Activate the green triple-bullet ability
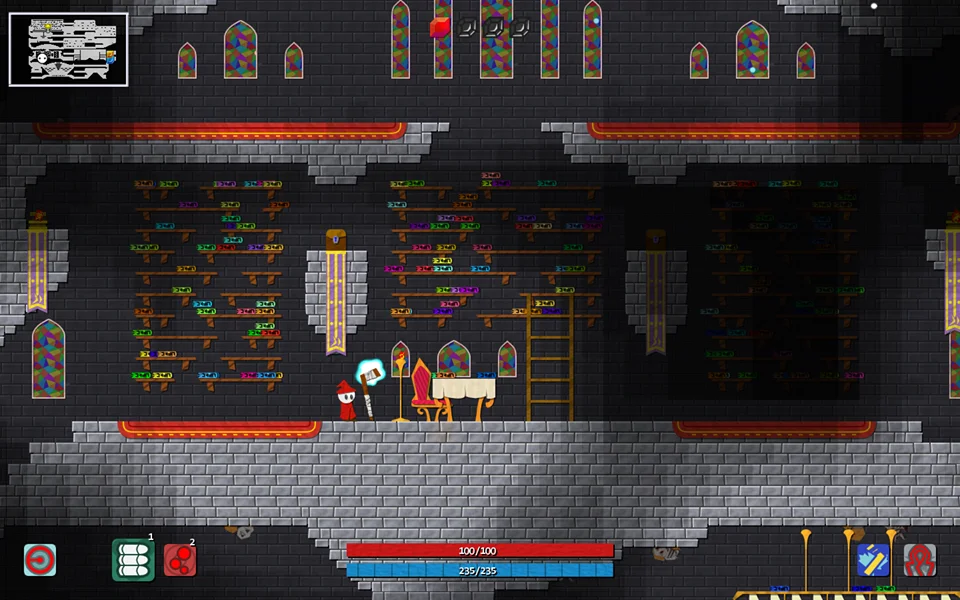The image size is (960, 600). pyautogui.click(x=133, y=560)
